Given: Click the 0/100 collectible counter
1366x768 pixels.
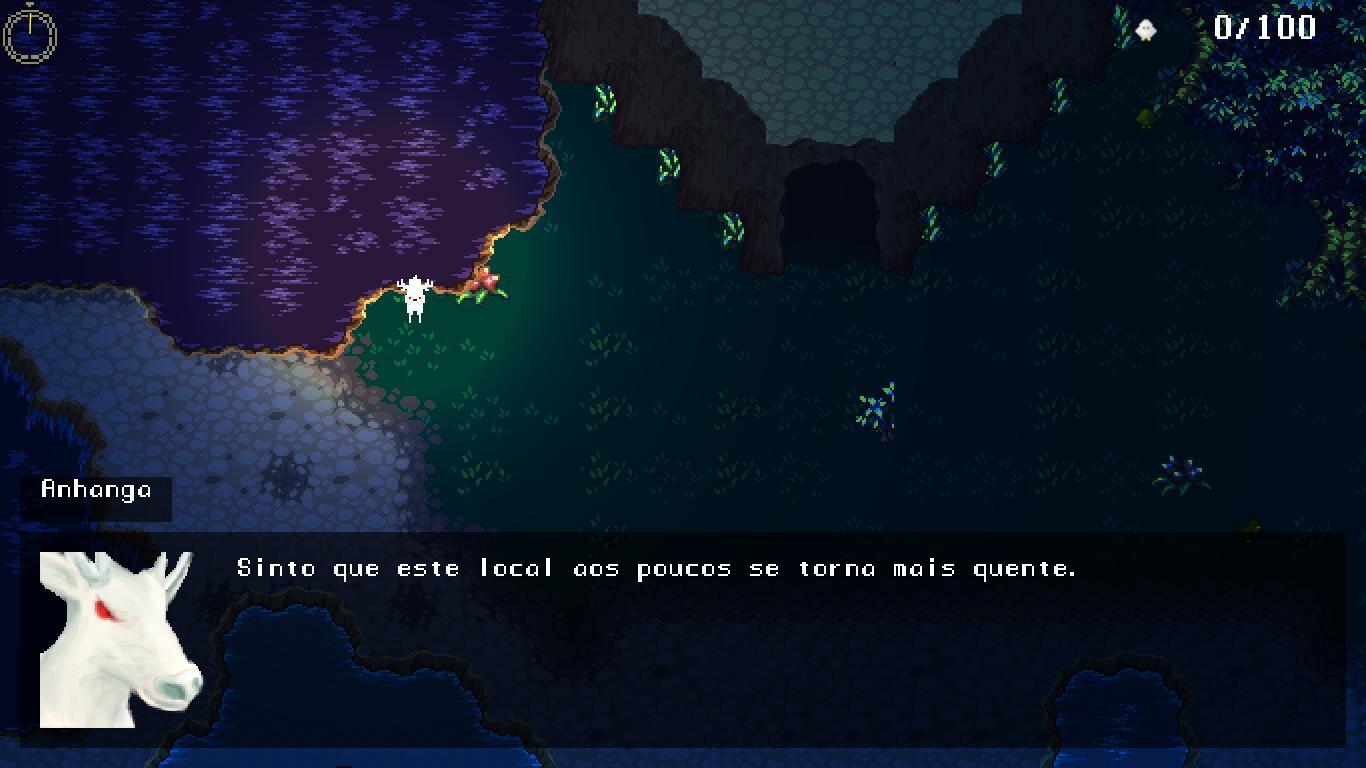Looking at the screenshot, I should pyautogui.click(x=1264, y=28).
